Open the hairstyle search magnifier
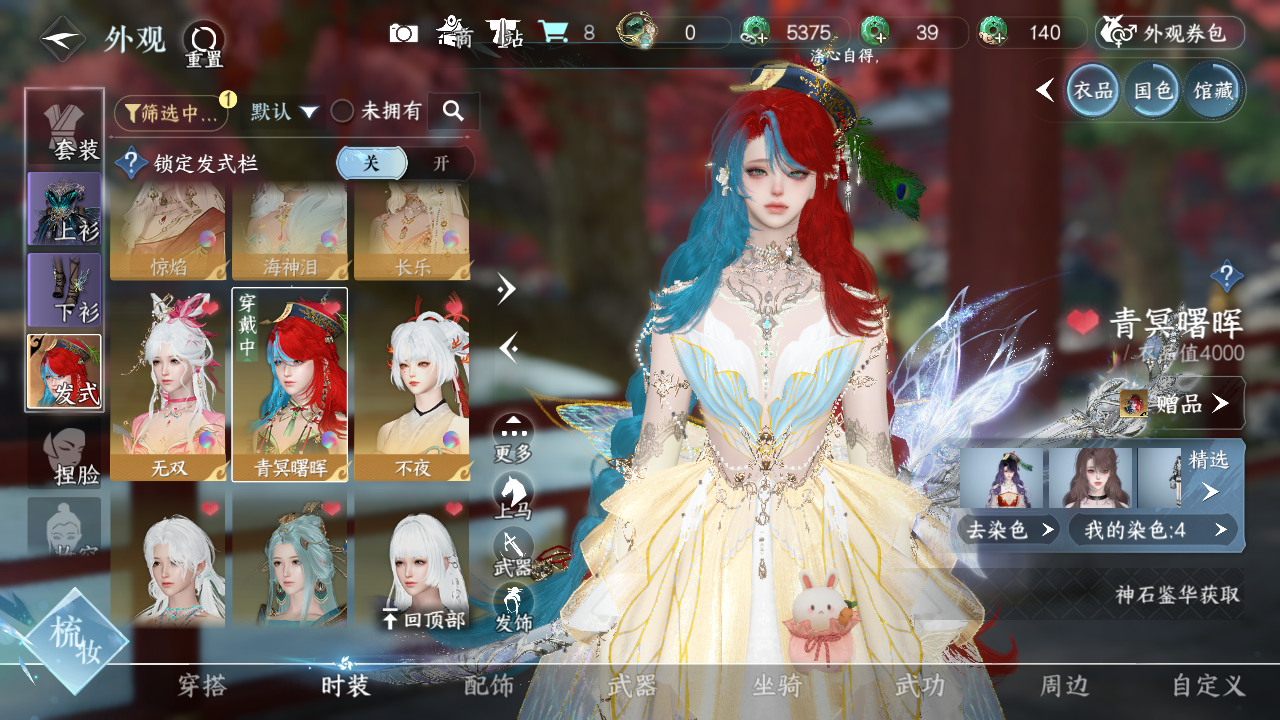This screenshot has height=720, width=1280. coord(453,112)
